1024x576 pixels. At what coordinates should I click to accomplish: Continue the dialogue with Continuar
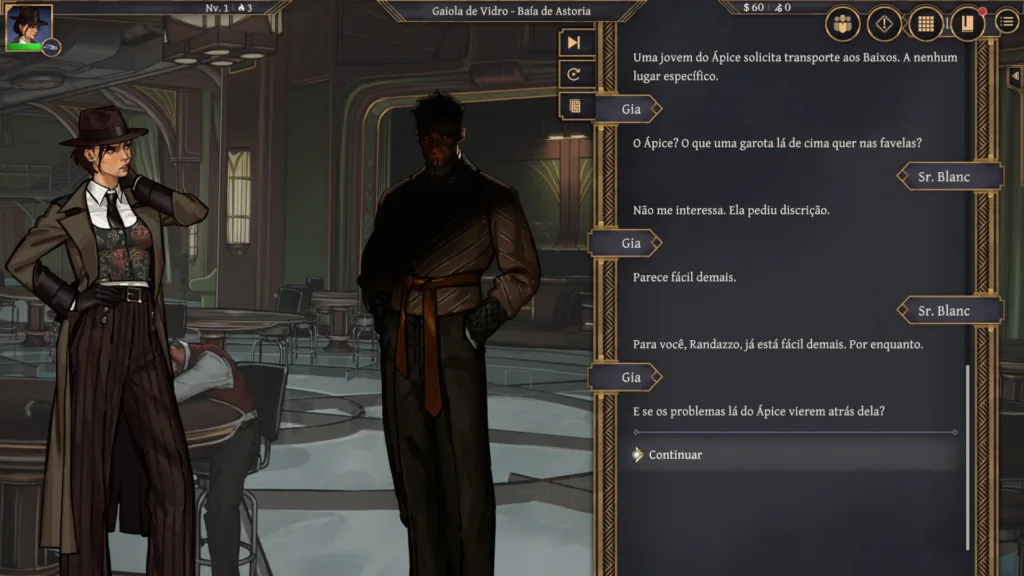(x=676, y=455)
